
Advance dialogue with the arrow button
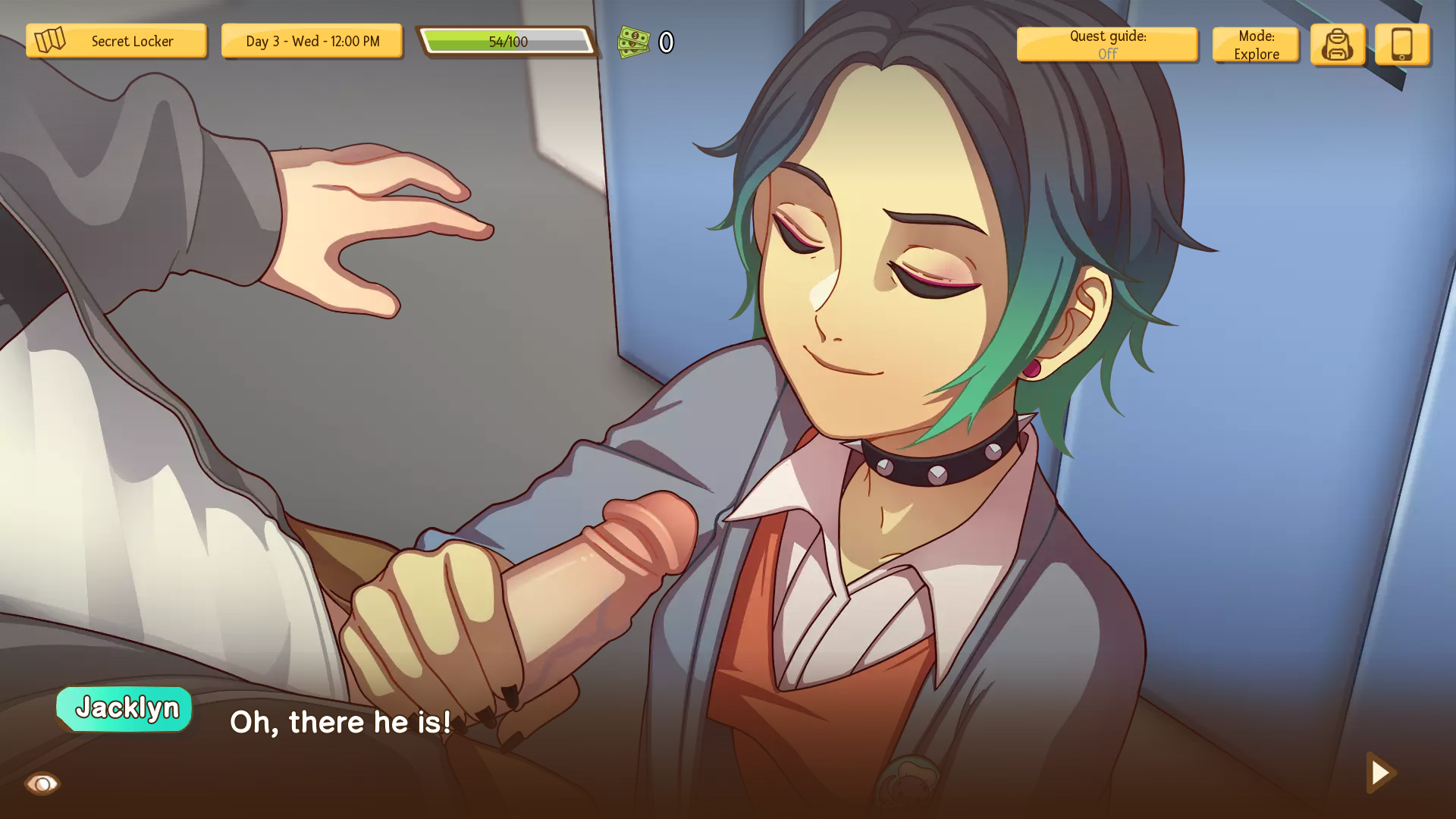coord(1381,773)
